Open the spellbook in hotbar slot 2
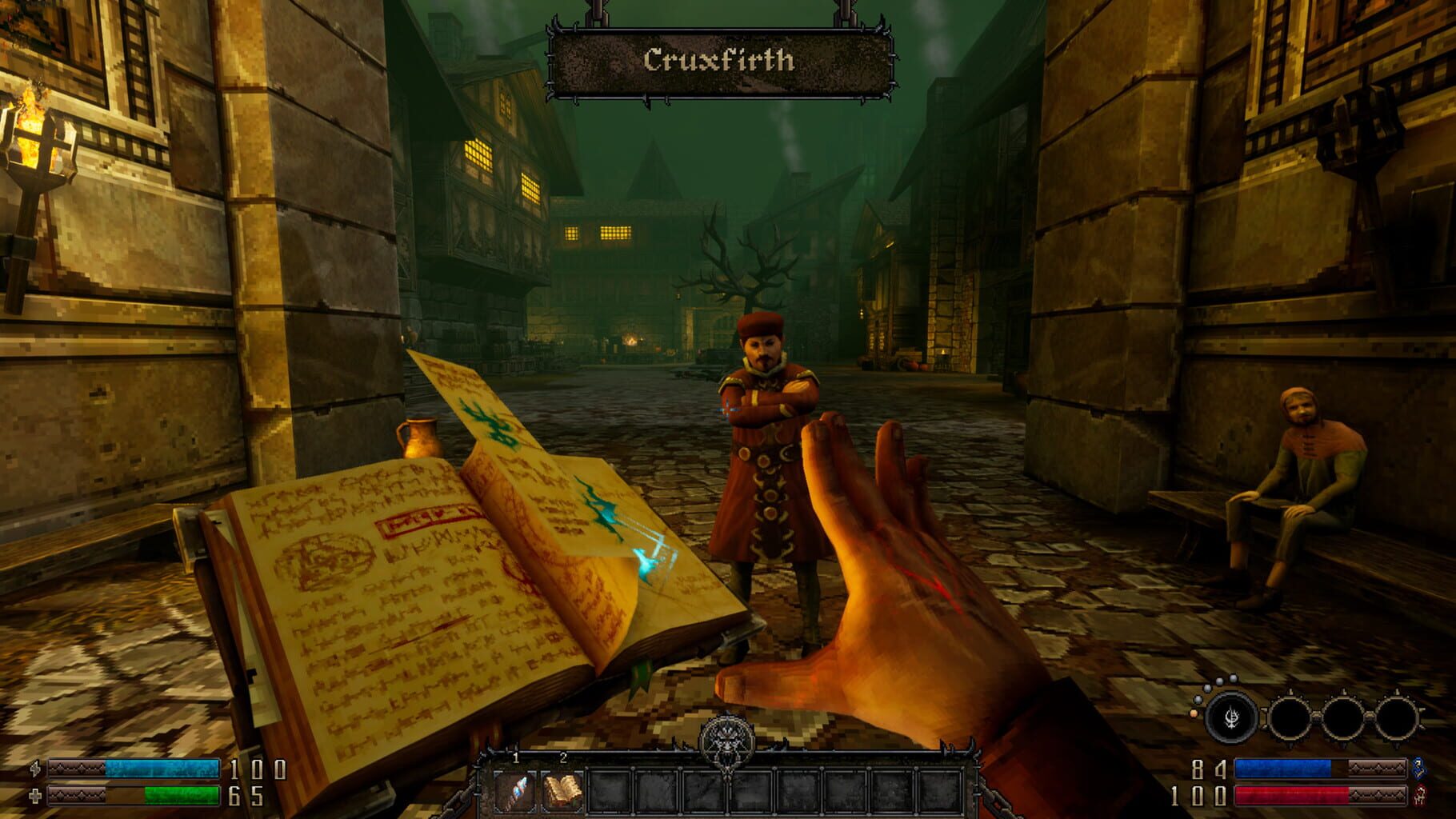 click(x=562, y=791)
